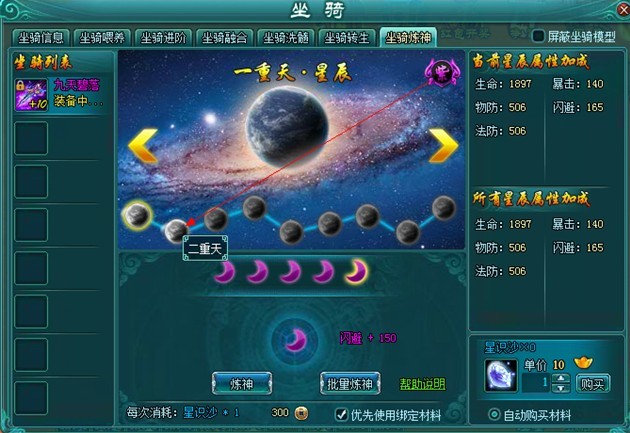Click the 炼神 button
The height and width of the screenshot is (433, 630).
[x=242, y=383]
